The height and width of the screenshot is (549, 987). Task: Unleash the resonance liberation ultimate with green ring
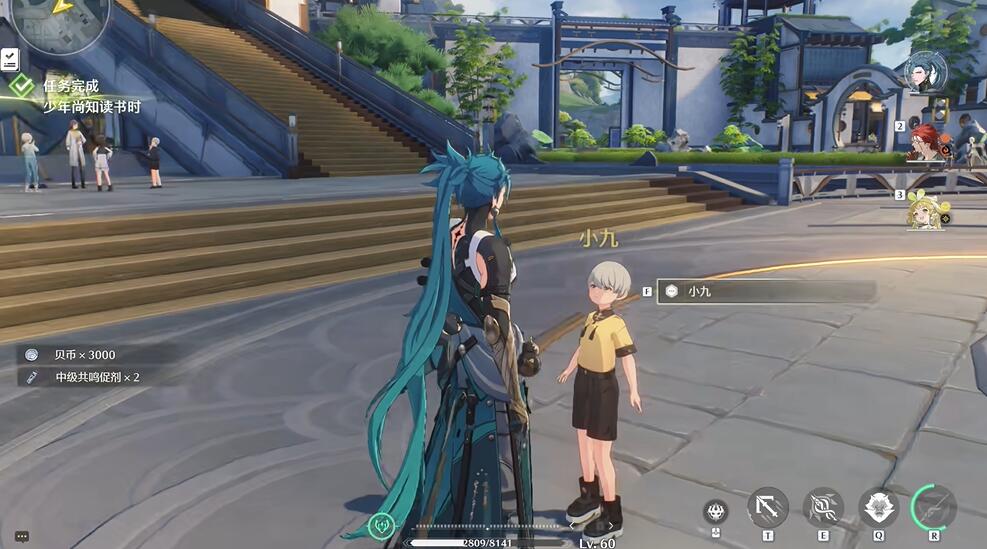tap(933, 507)
